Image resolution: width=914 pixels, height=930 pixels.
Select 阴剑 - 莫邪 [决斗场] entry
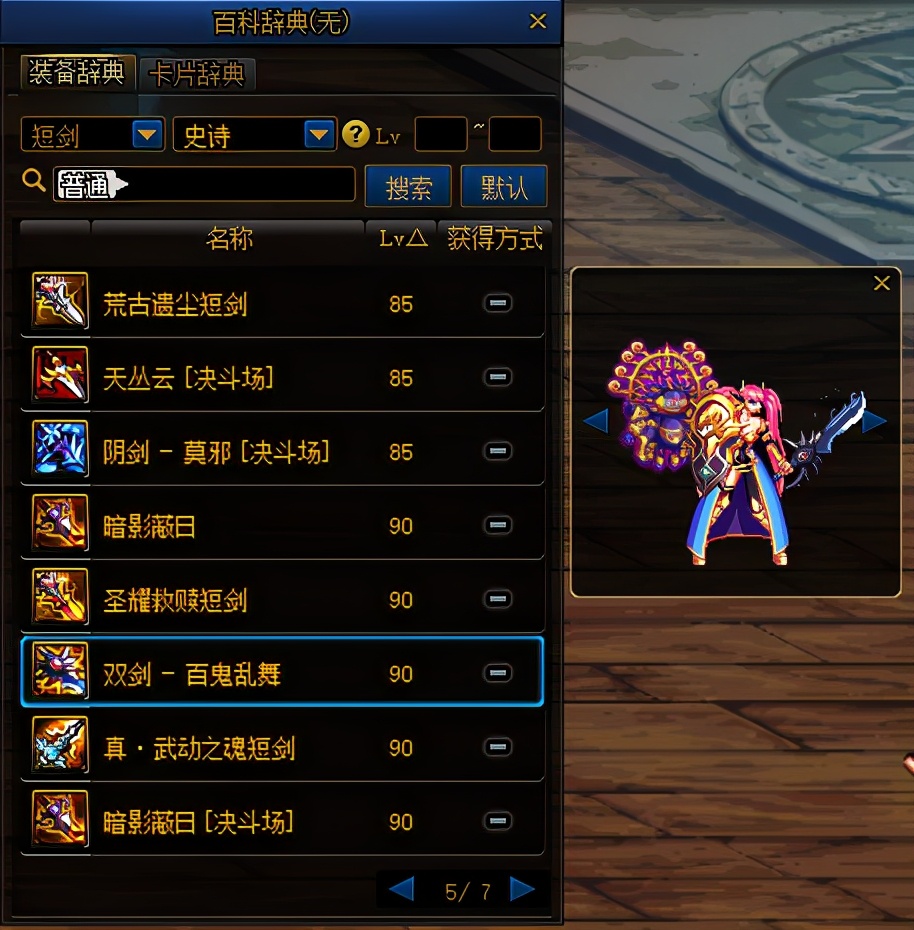pyautogui.click(x=216, y=452)
